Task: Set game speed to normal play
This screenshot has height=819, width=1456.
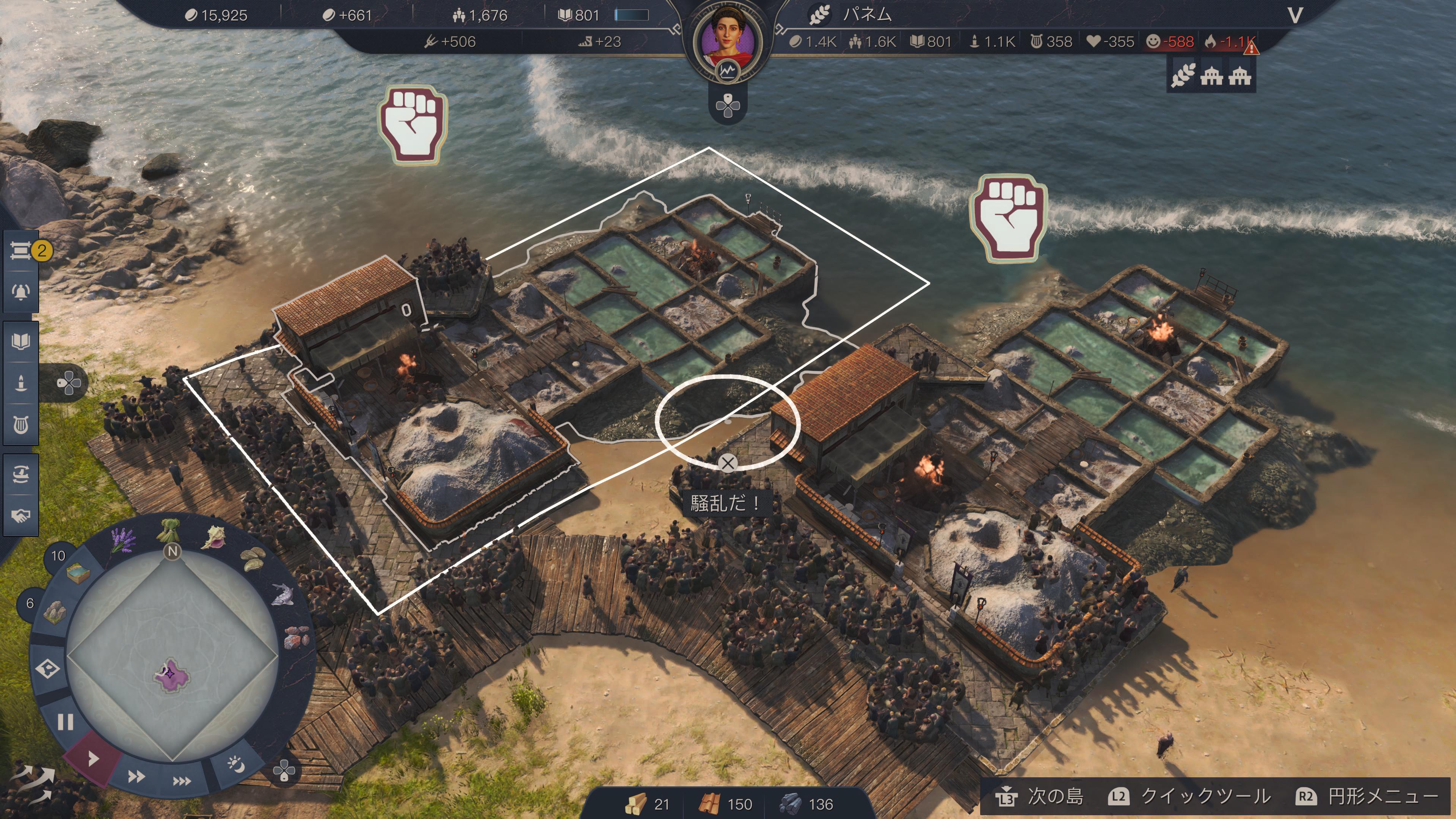Action: (x=93, y=758)
